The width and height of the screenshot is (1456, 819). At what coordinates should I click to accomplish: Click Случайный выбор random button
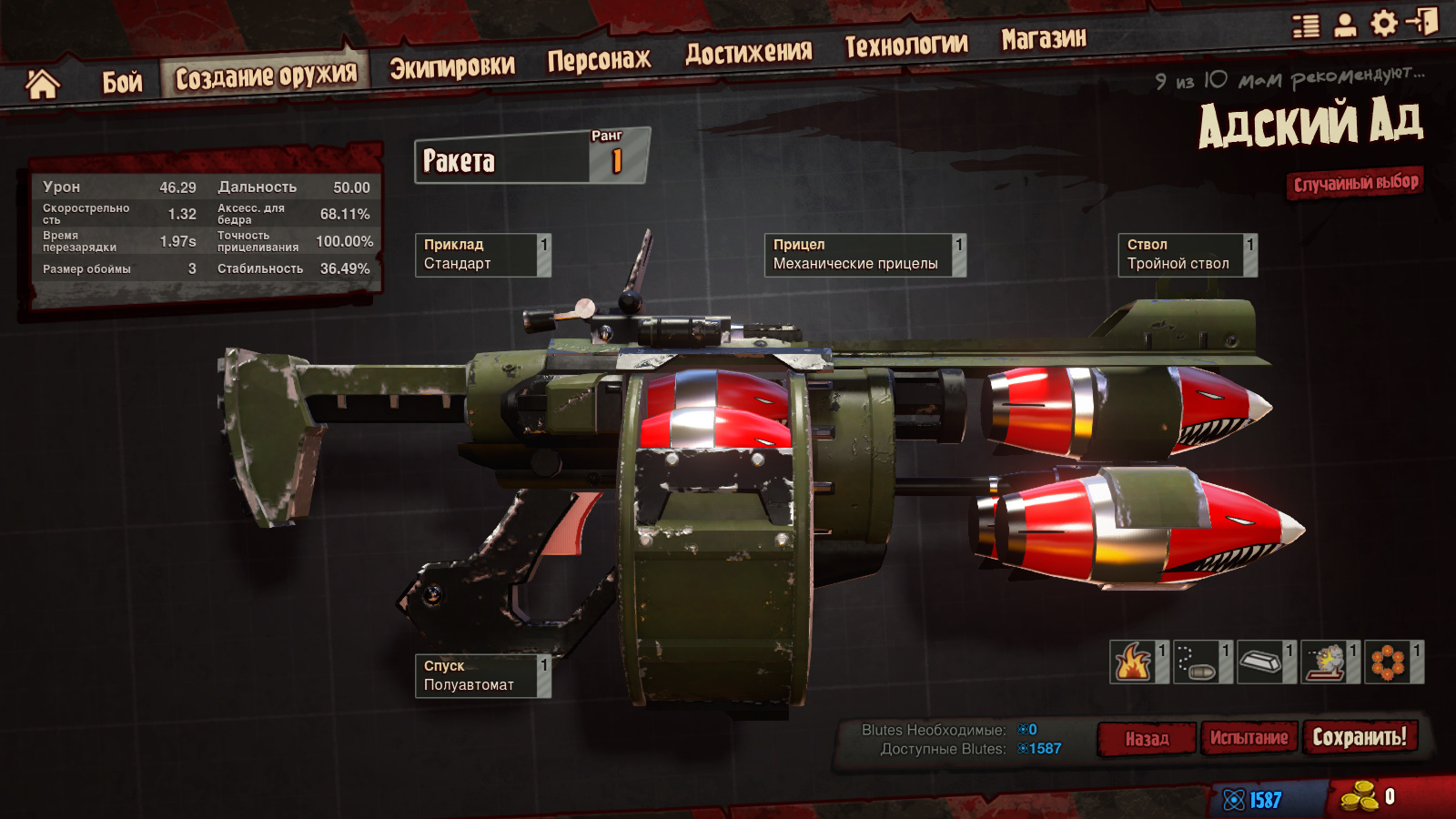(1355, 183)
